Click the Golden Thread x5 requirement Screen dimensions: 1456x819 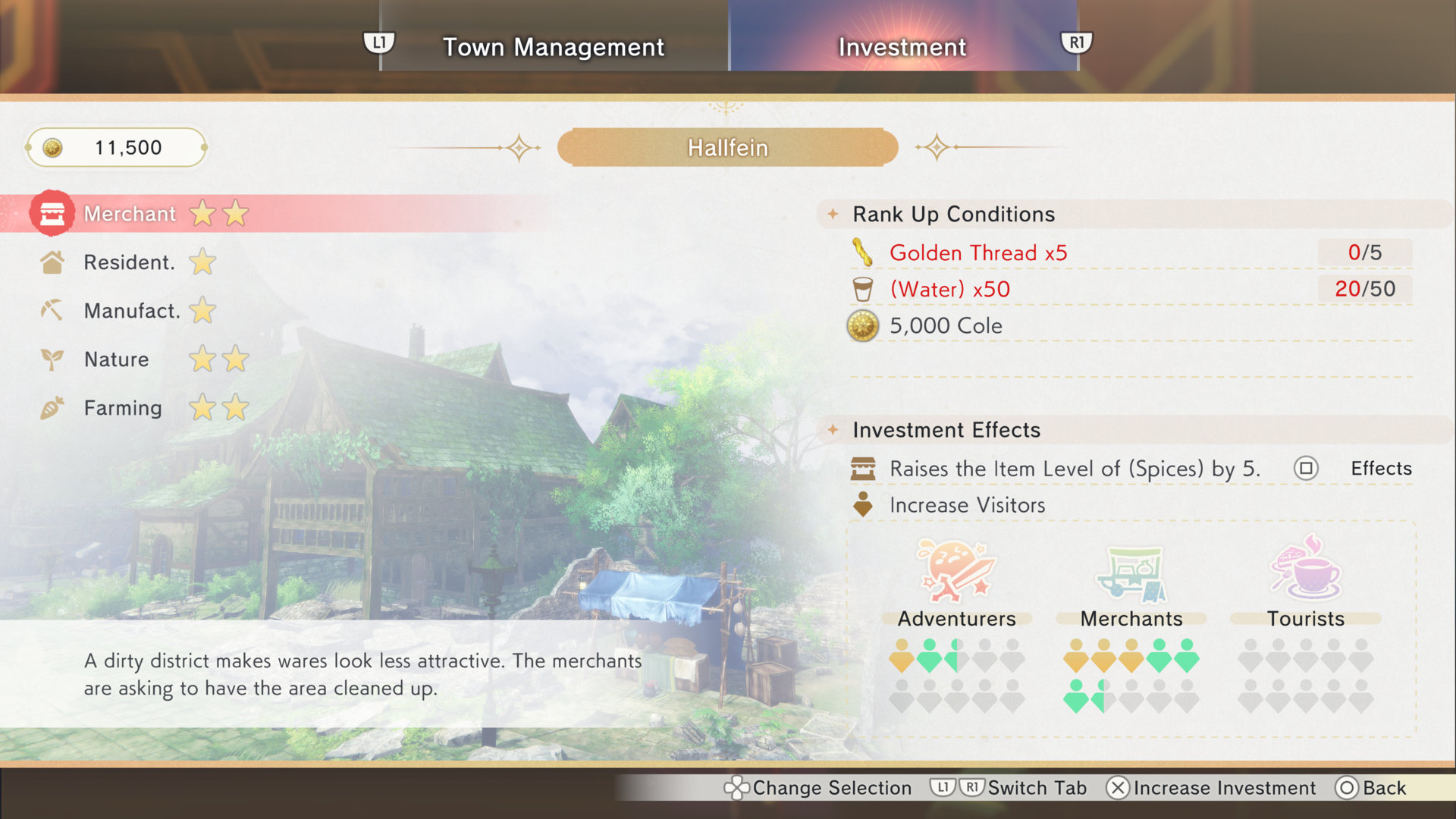point(978,253)
